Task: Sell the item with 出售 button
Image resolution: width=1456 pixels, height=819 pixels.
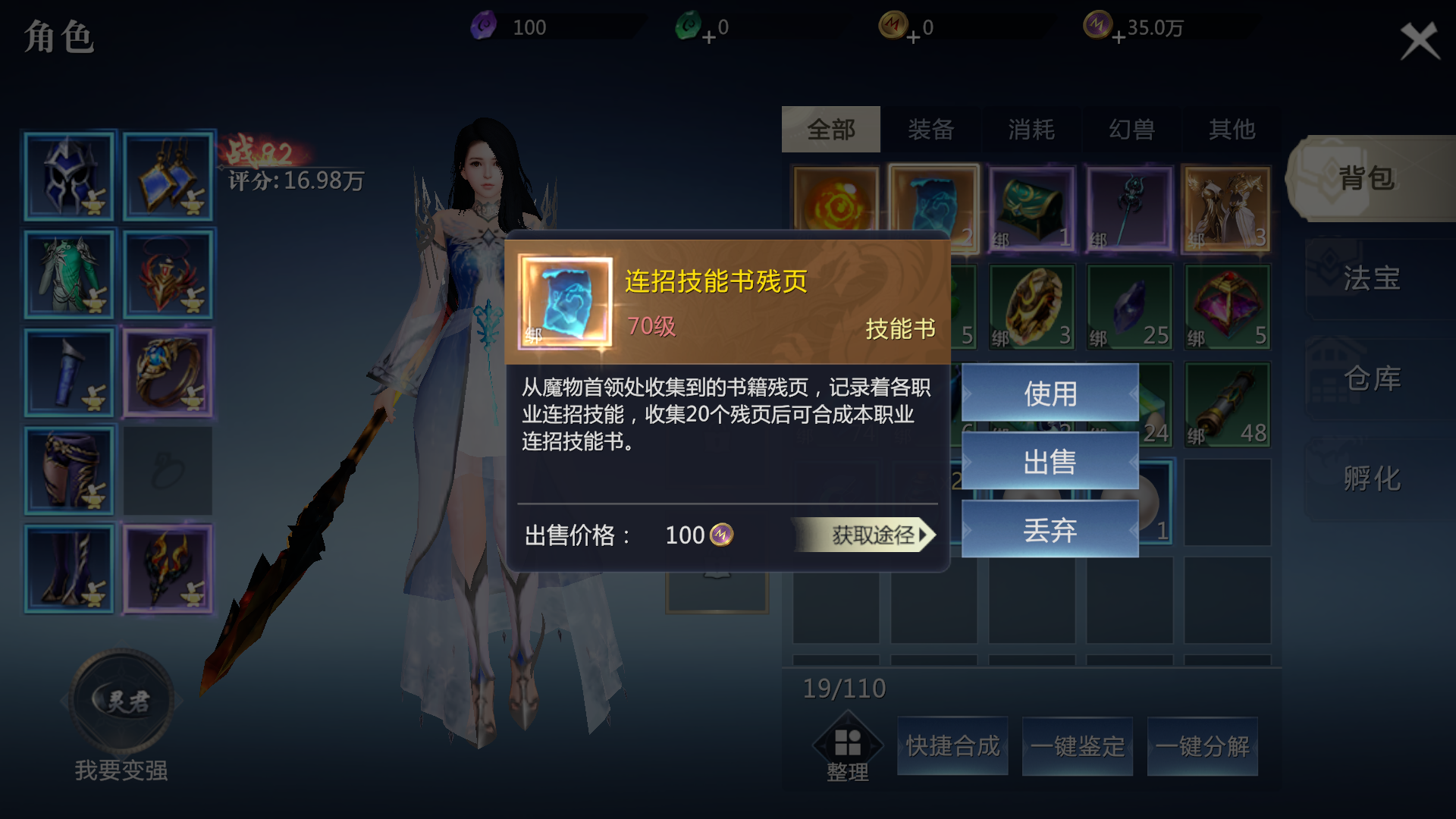Action: 1050,461
